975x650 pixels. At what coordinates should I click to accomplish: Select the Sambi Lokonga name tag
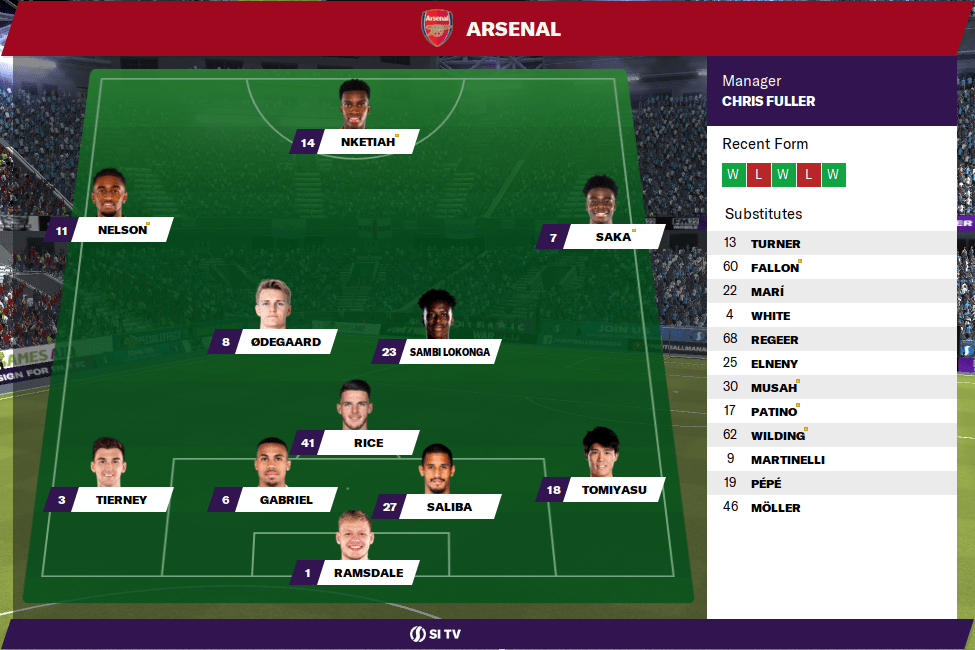pyautogui.click(x=448, y=352)
